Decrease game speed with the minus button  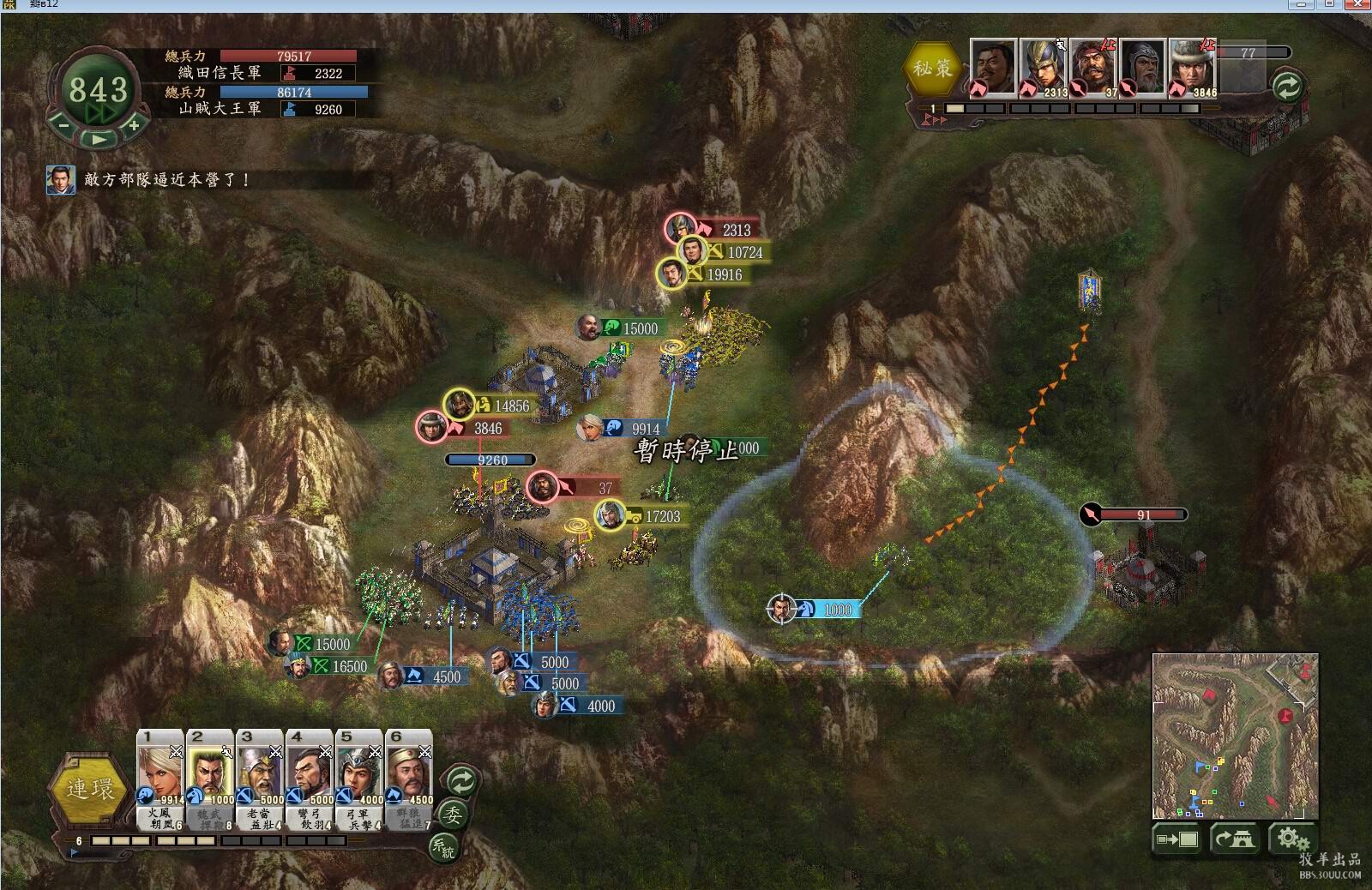63,125
